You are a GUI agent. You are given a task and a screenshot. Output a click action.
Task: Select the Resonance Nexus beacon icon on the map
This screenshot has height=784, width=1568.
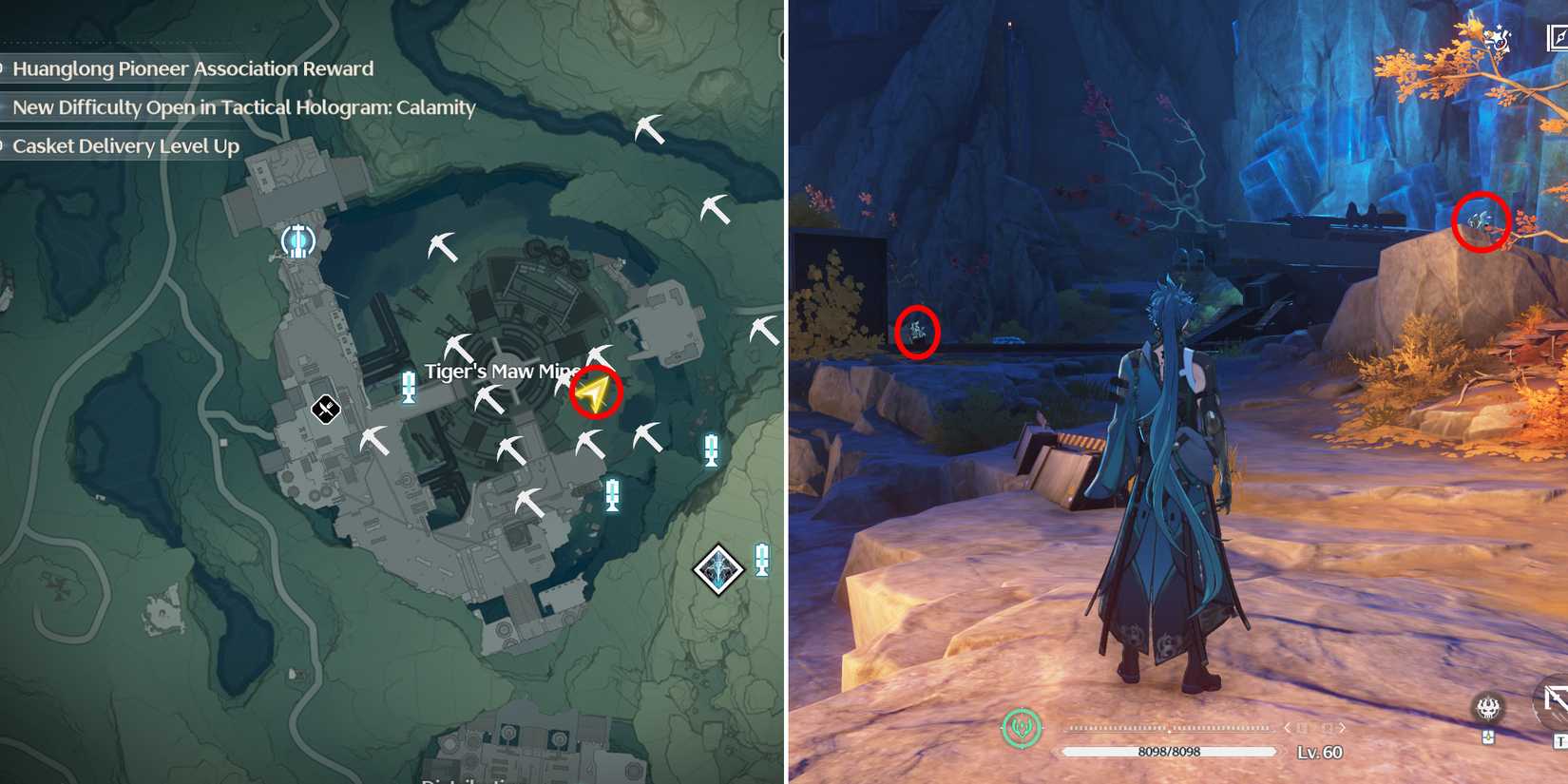pyautogui.click(x=297, y=240)
